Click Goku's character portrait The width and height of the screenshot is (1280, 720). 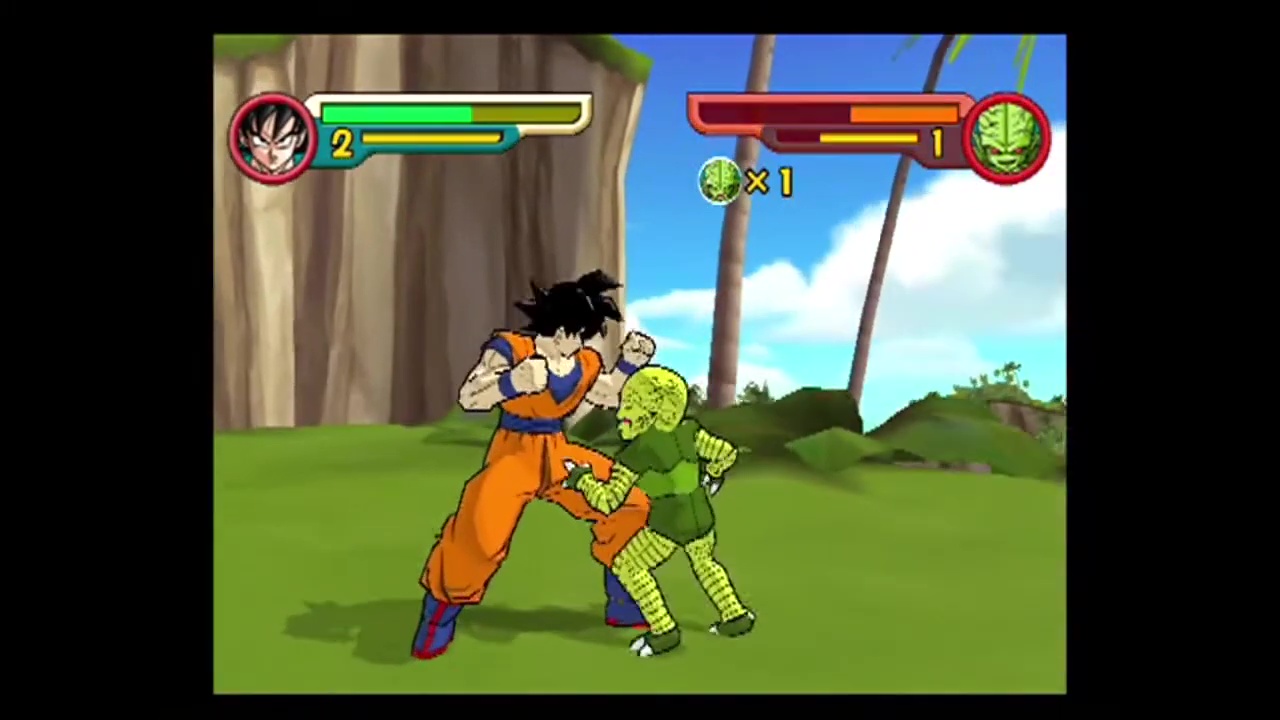point(271,139)
